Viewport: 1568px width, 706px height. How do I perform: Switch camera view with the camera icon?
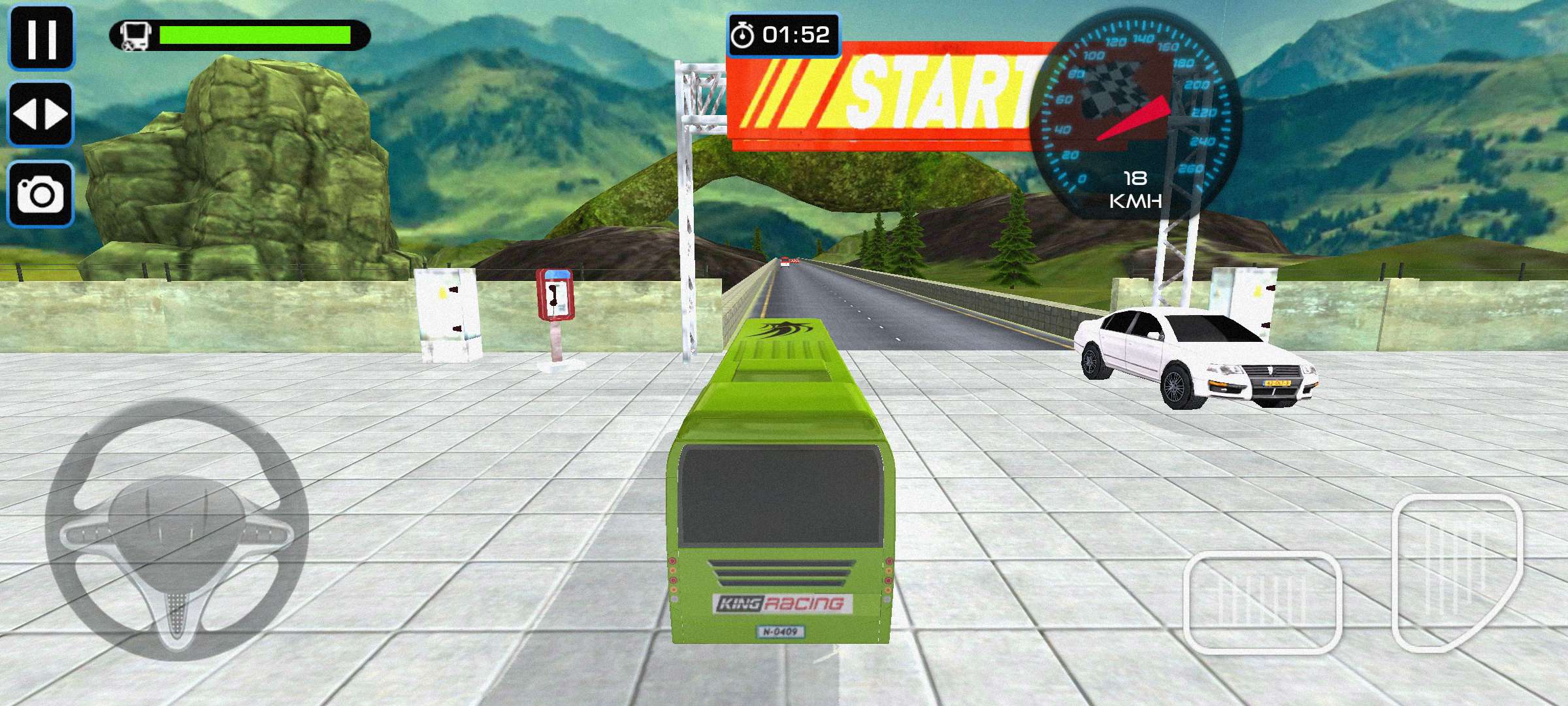[41, 194]
